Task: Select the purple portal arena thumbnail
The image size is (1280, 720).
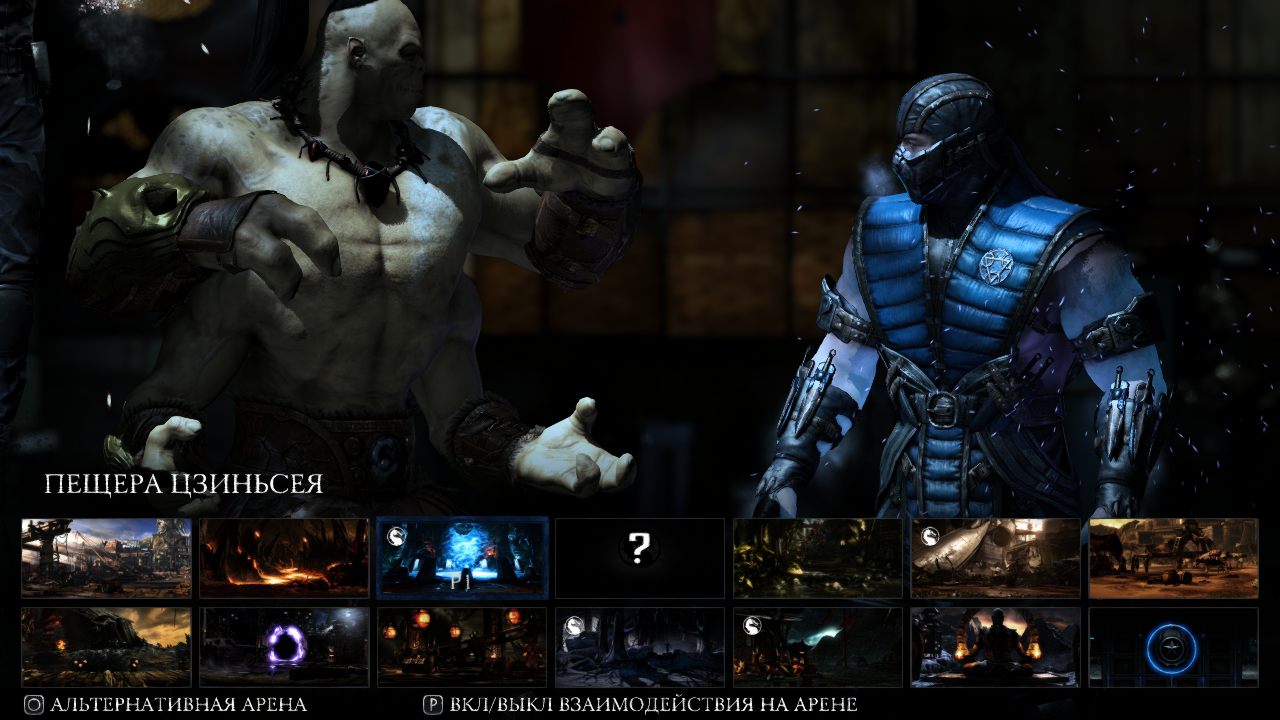Action: tap(284, 647)
